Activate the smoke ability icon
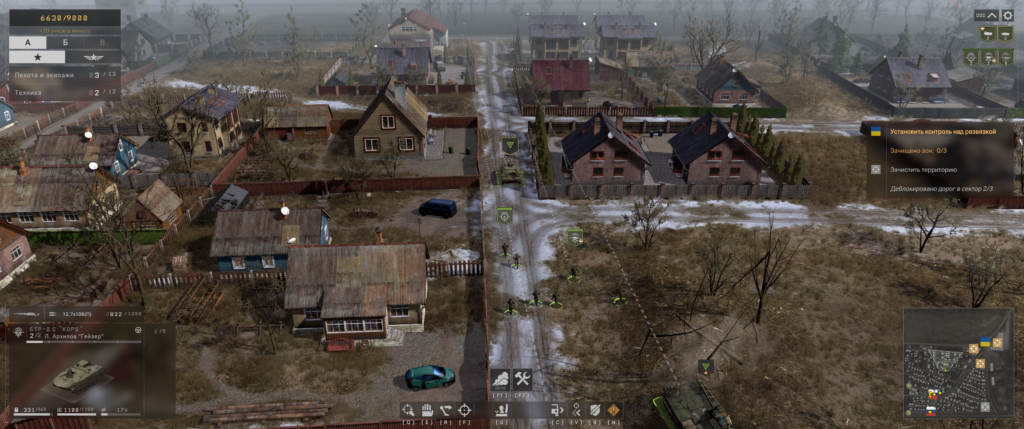The height and width of the screenshot is (429, 1024). click(x=500, y=379)
